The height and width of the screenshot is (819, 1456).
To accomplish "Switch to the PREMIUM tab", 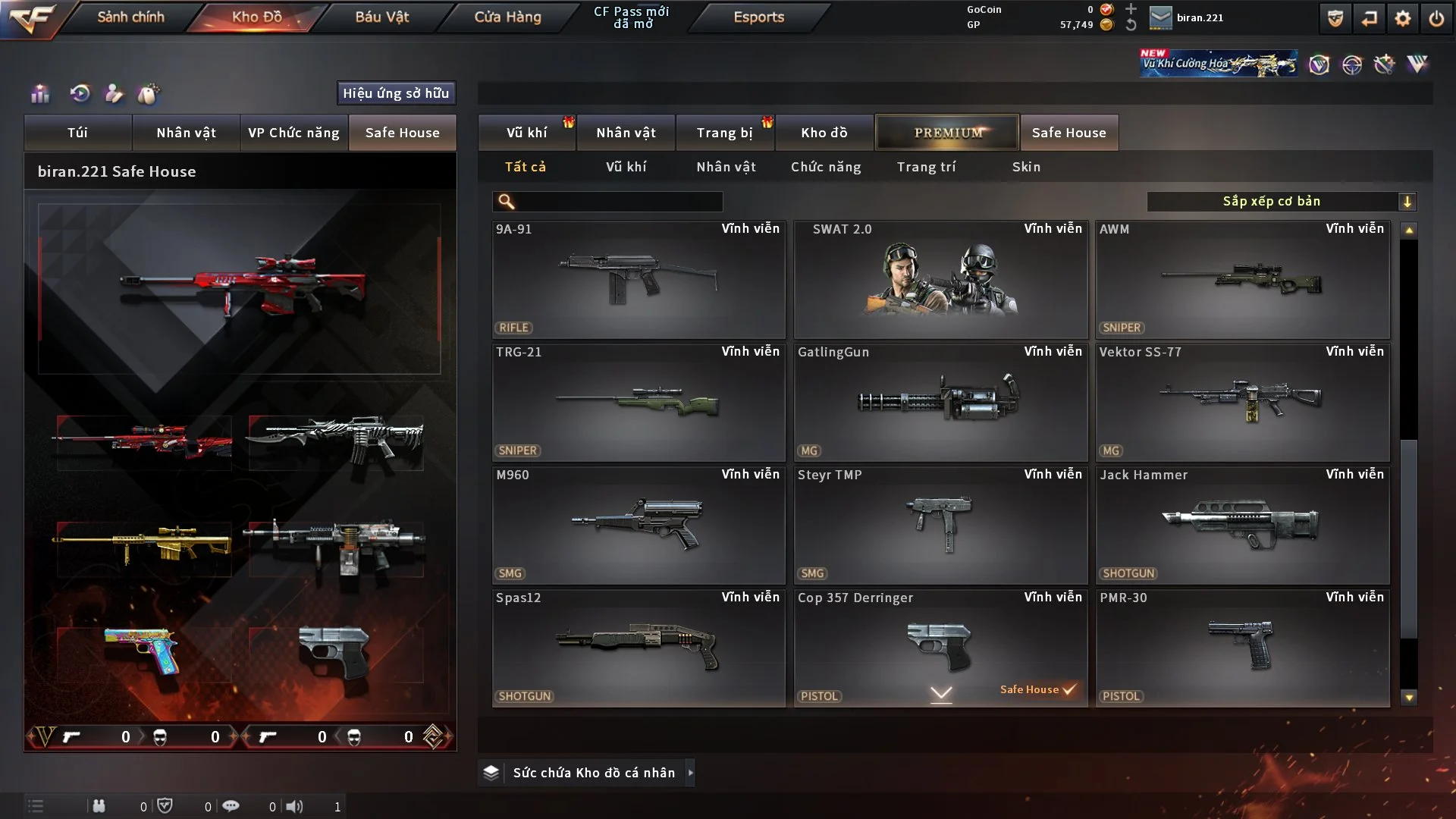I will (x=947, y=133).
